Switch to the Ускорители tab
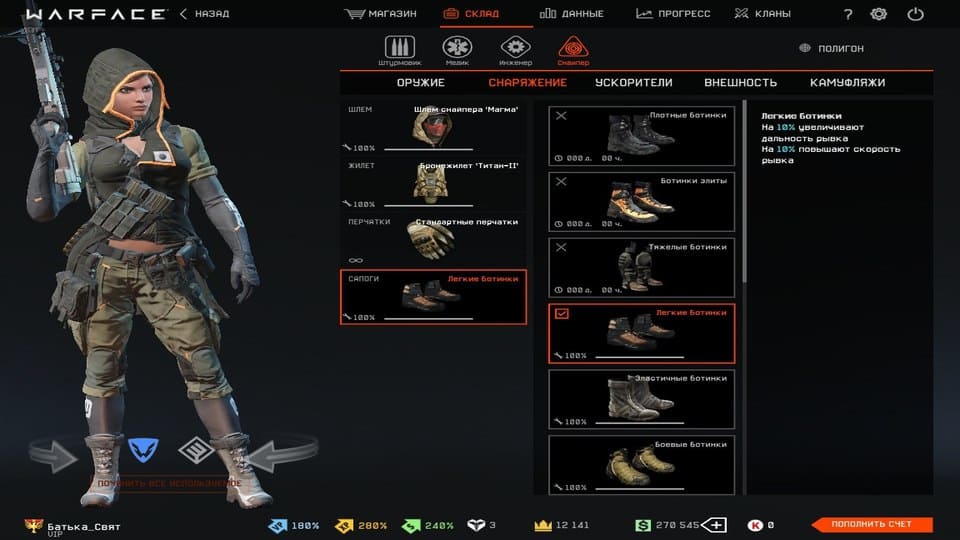The width and height of the screenshot is (960, 540). (x=633, y=83)
